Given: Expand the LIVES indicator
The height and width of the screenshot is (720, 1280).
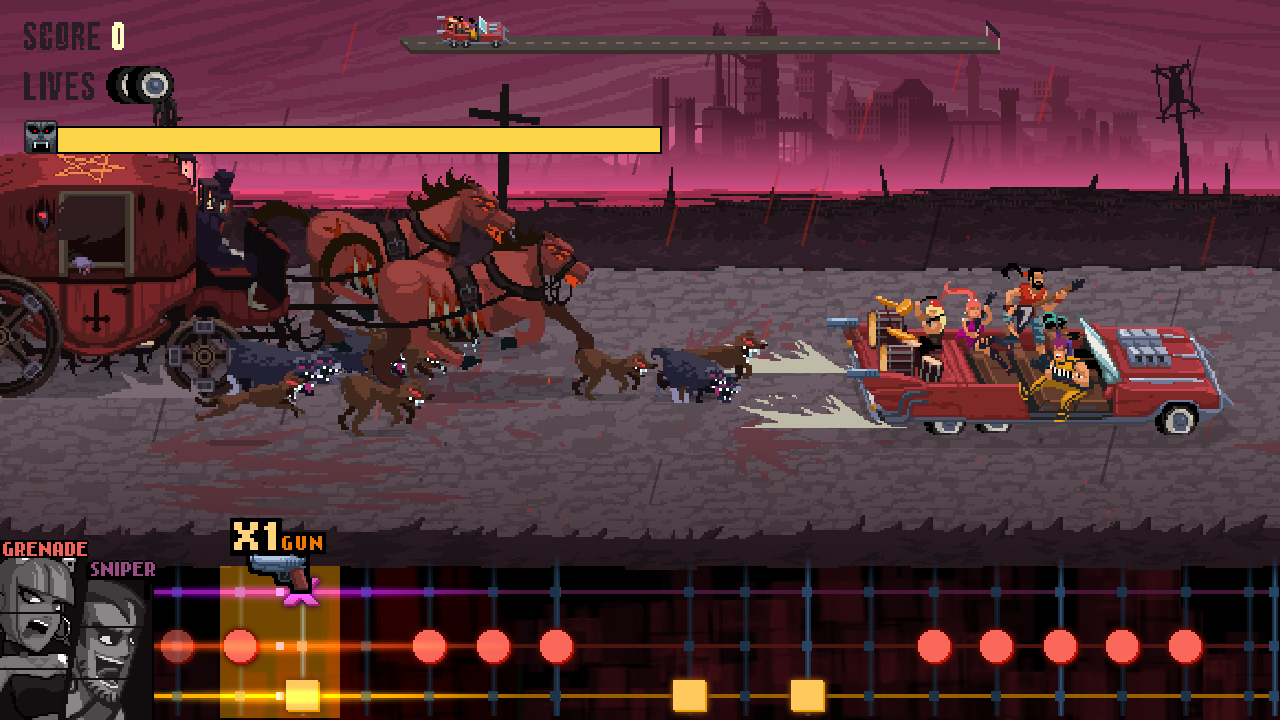Looking at the screenshot, I should tap(60, 85).
